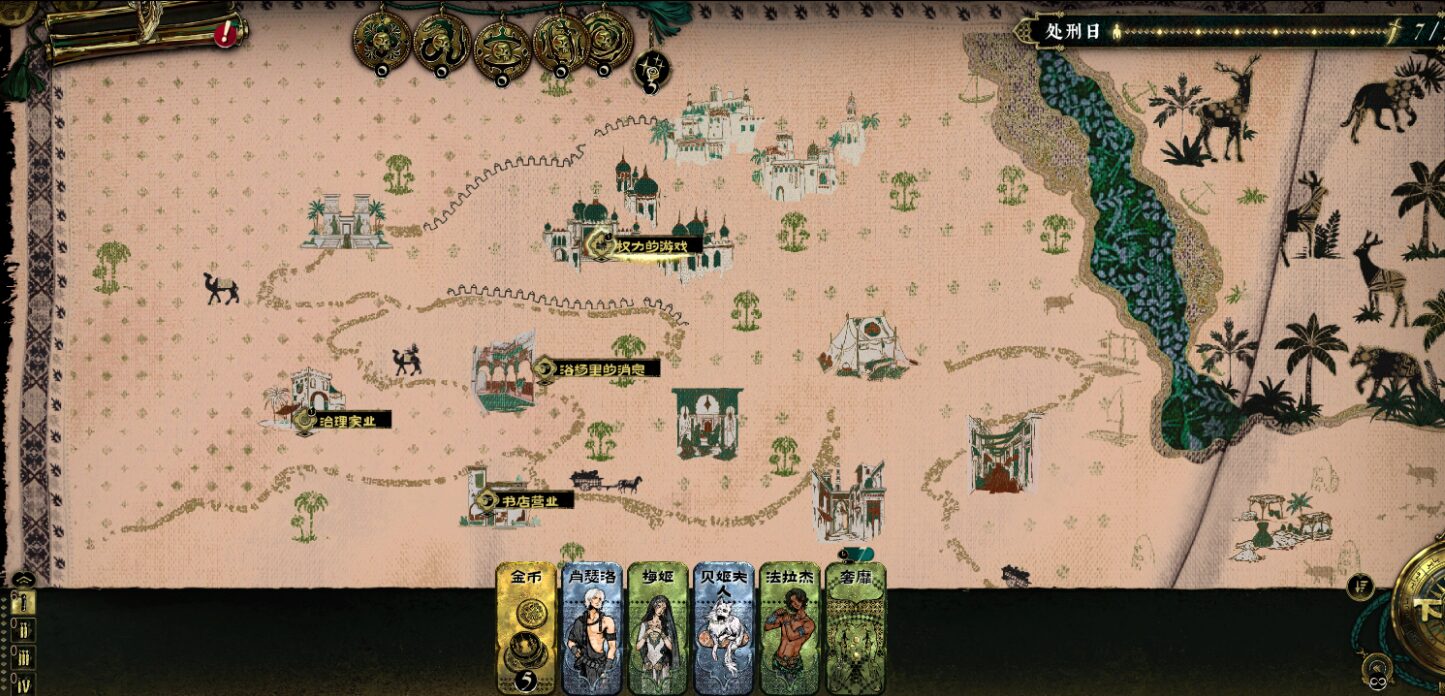The width and height of the screenshot is (1445, 696).
Task: Switch to card tier III tab
Action: (22, 658)
